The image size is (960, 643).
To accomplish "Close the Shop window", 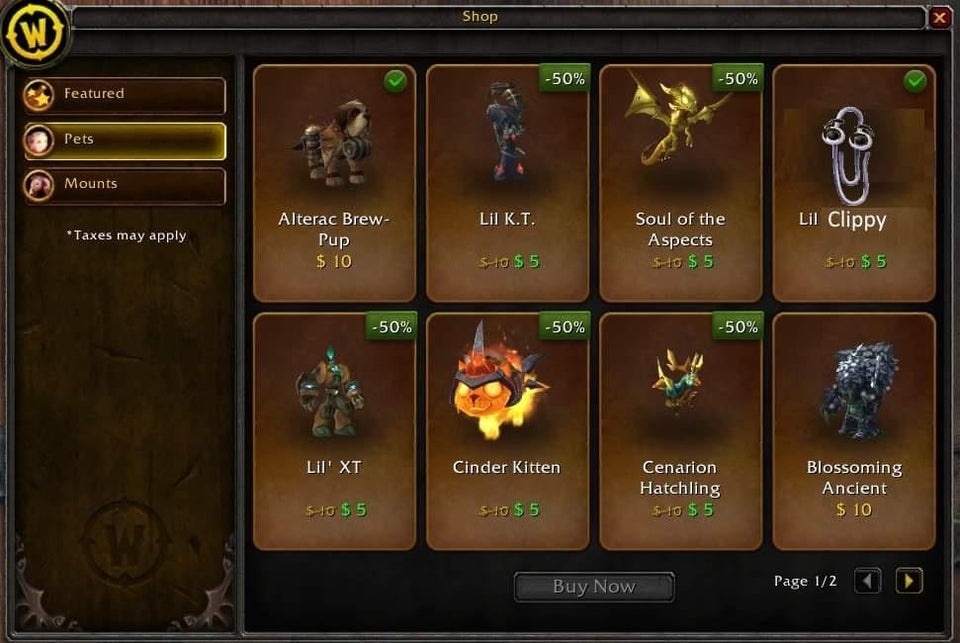I will point(939,17).
